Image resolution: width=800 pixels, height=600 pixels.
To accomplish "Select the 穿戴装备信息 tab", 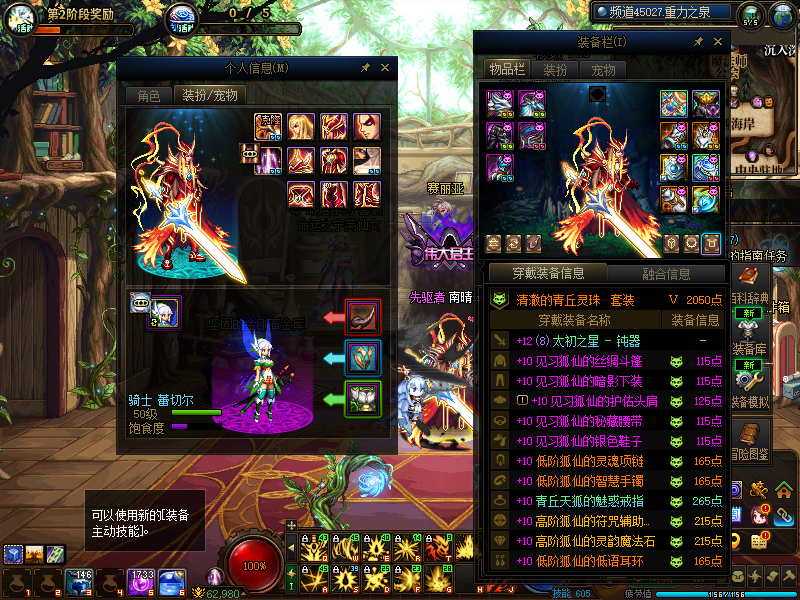I will pyautogui.click(x=548, y=273).
